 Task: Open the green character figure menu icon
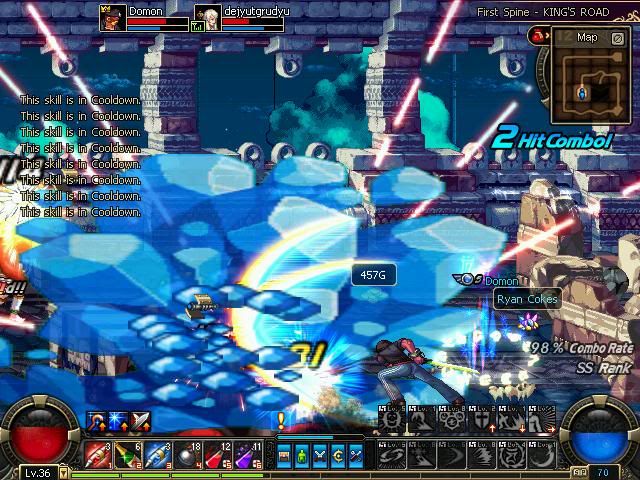tap(302, 456)
